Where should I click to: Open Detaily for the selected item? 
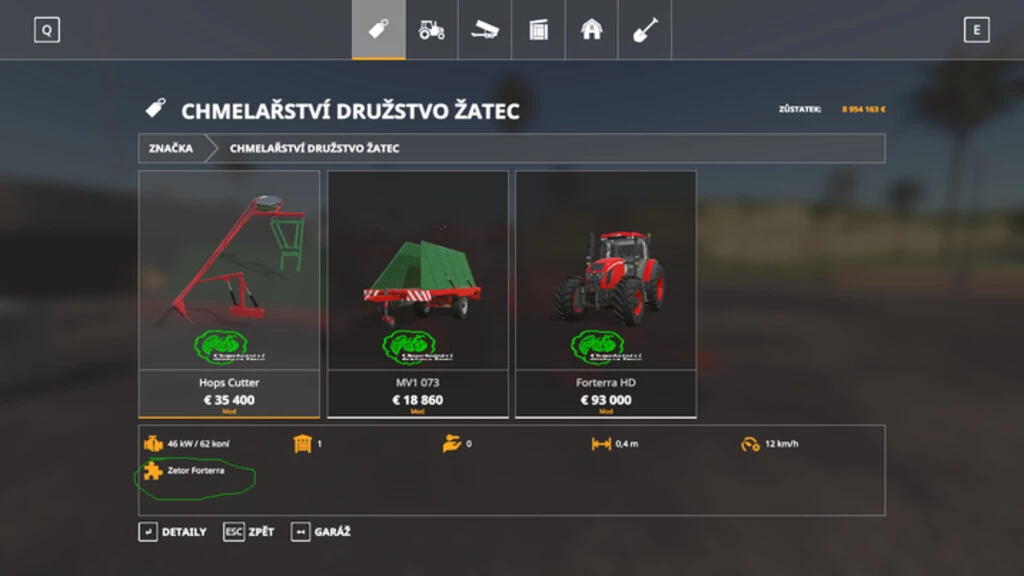(173, 532)
